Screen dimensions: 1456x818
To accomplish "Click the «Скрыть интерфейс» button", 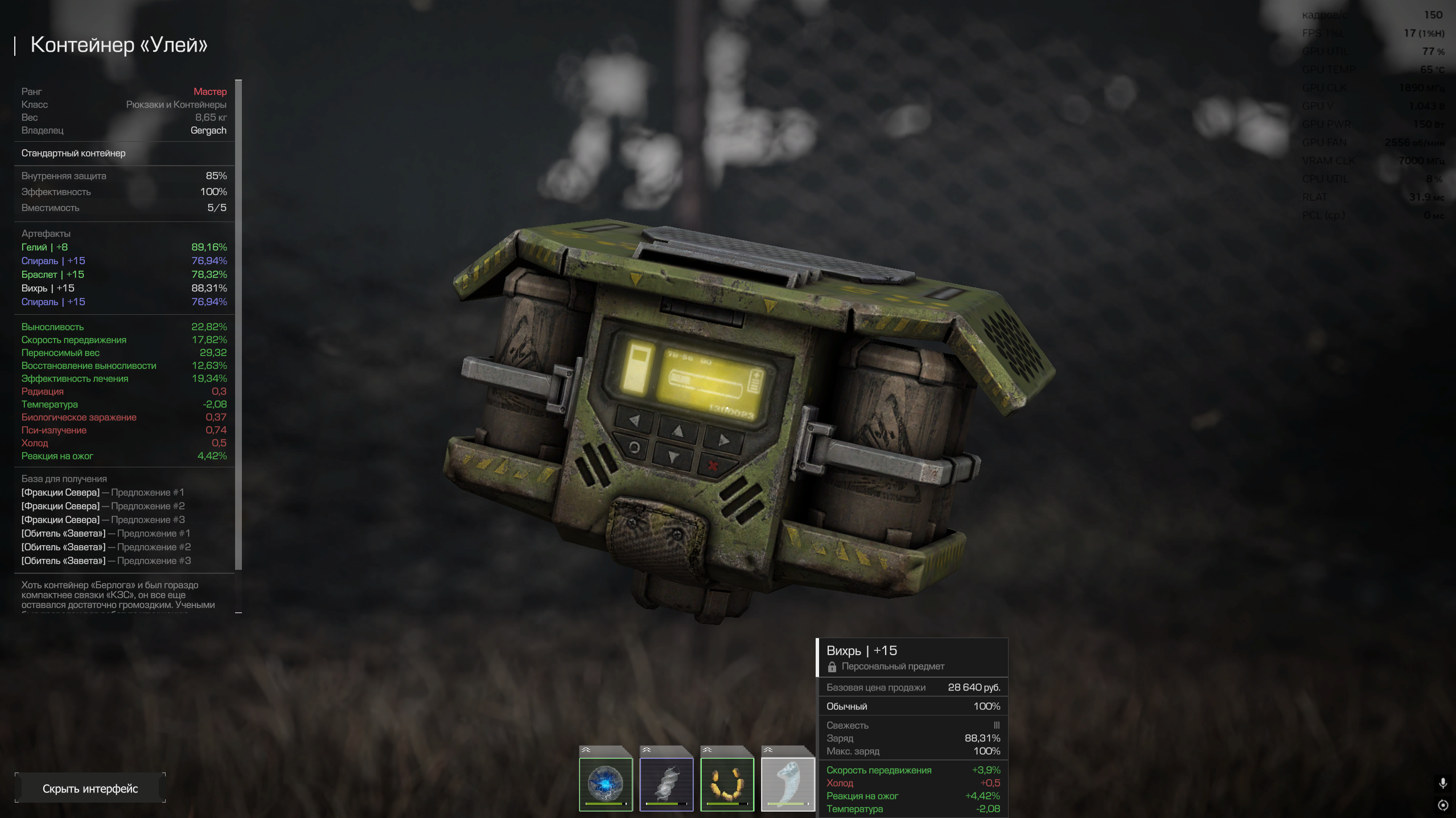I will click(x=90, y=788).
